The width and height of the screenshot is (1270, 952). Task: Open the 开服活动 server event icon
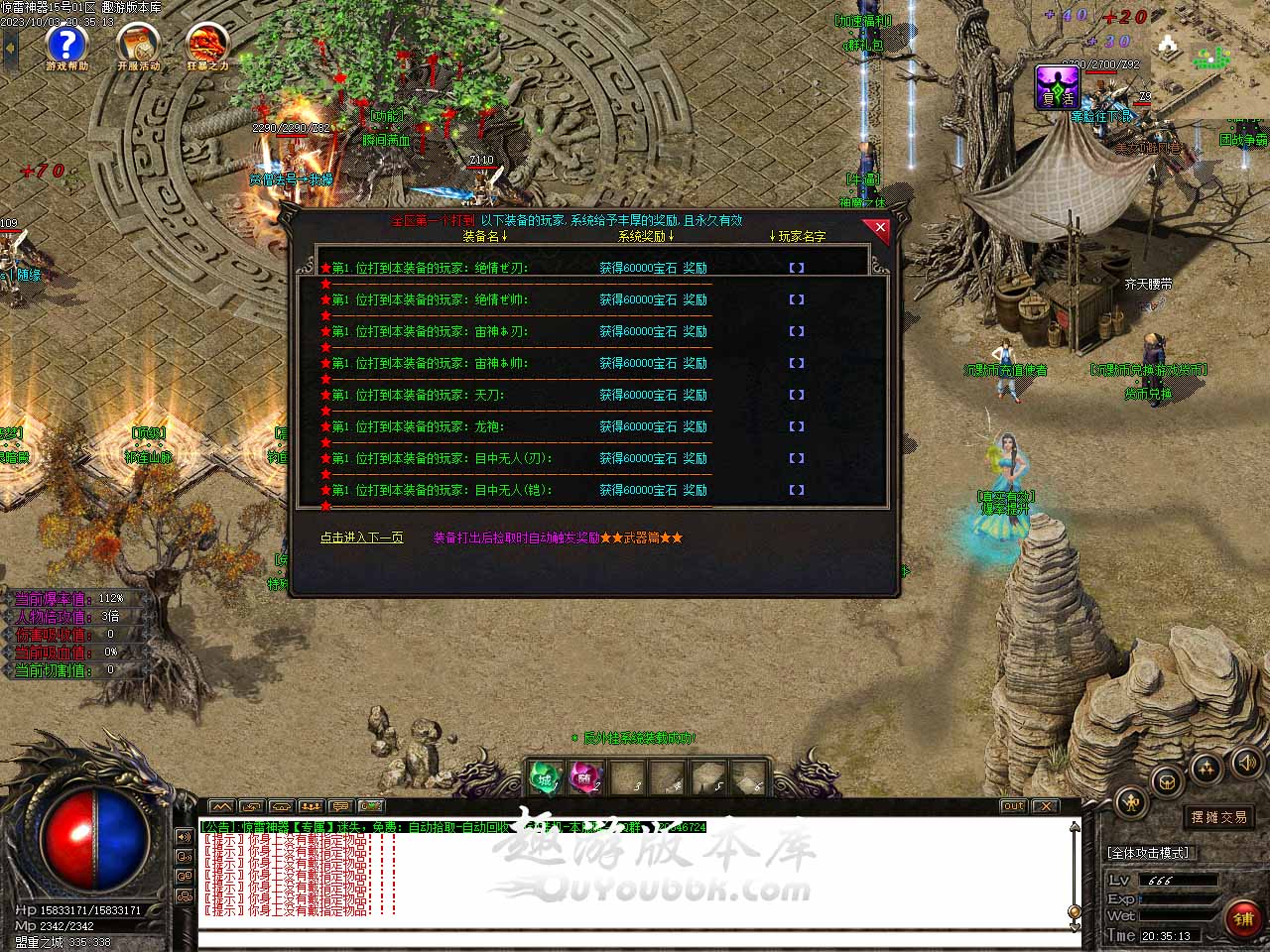138,46
